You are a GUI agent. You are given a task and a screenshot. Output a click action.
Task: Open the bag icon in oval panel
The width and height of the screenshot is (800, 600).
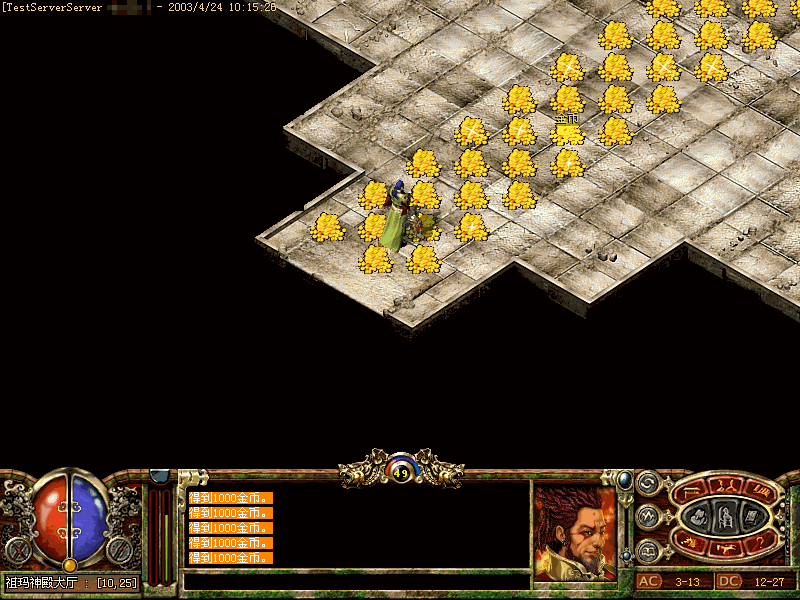tap(699, 516)
